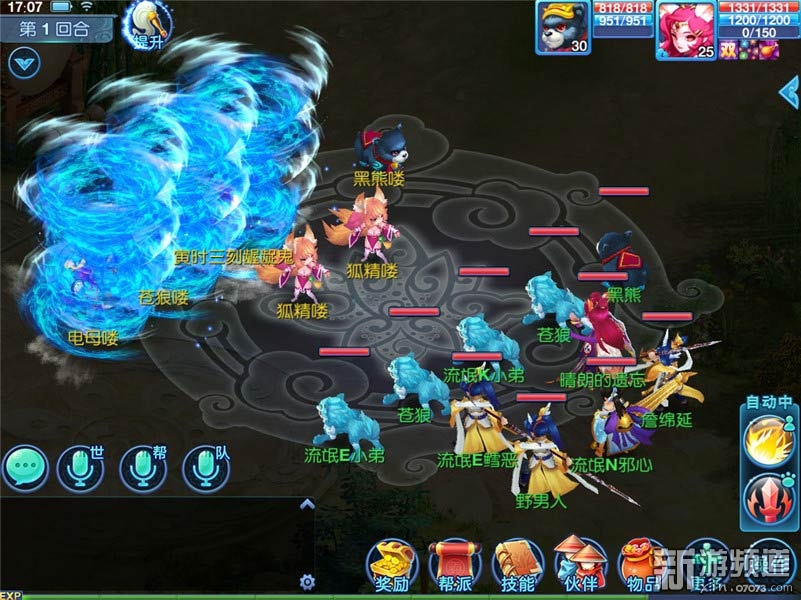
Task: Select the red trident skill icon
Action: [768, 499]
